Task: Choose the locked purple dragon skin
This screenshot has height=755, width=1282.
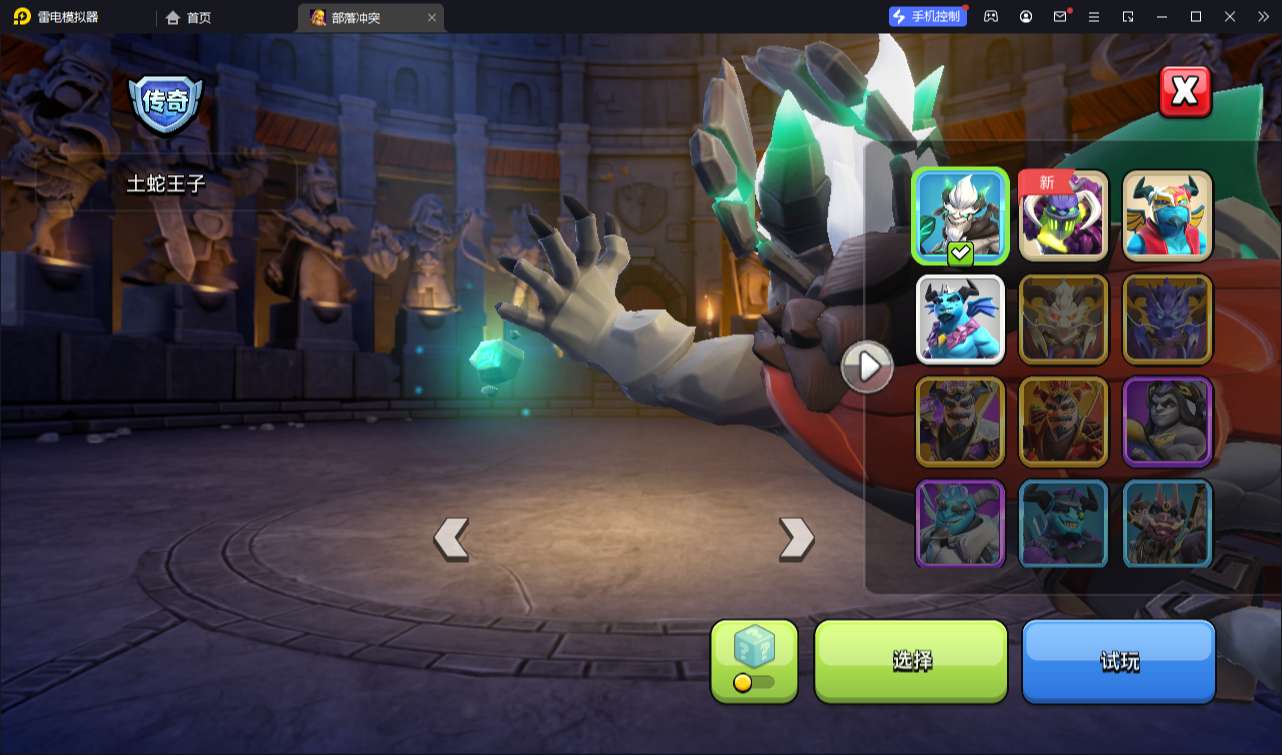Action: coord(1167,319)
